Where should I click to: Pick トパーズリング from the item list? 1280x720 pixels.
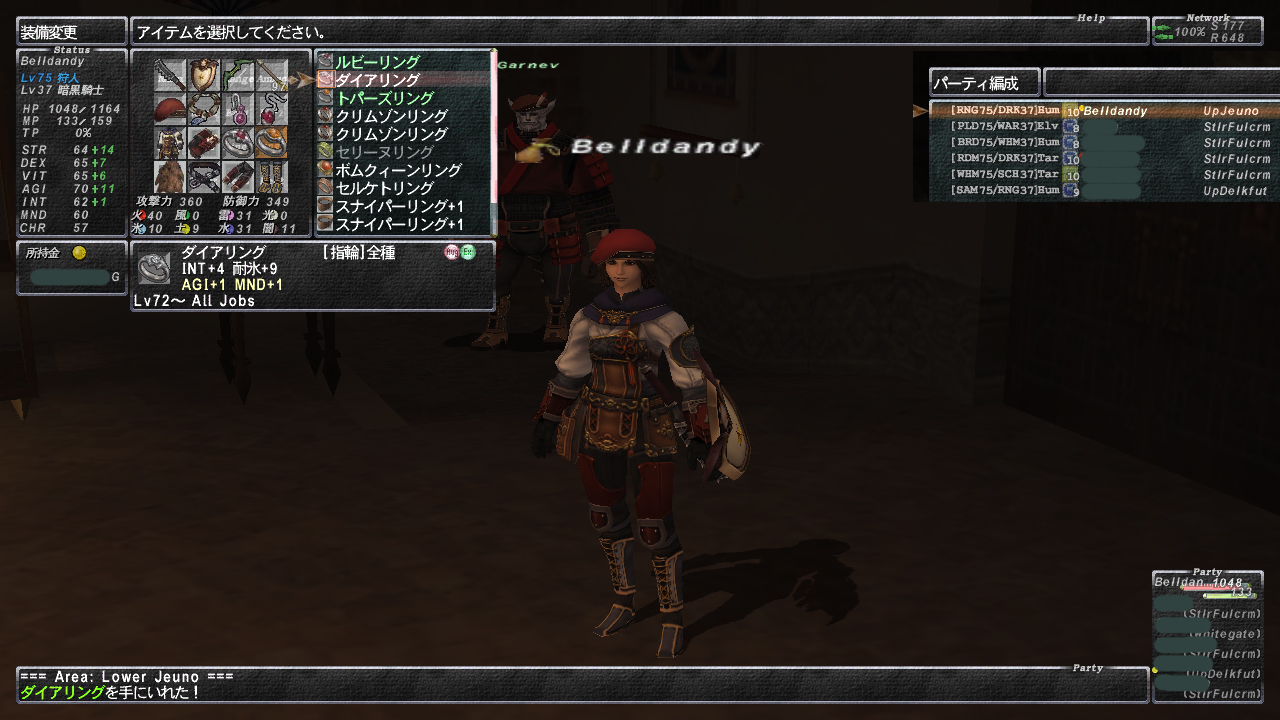click(384, 98)
